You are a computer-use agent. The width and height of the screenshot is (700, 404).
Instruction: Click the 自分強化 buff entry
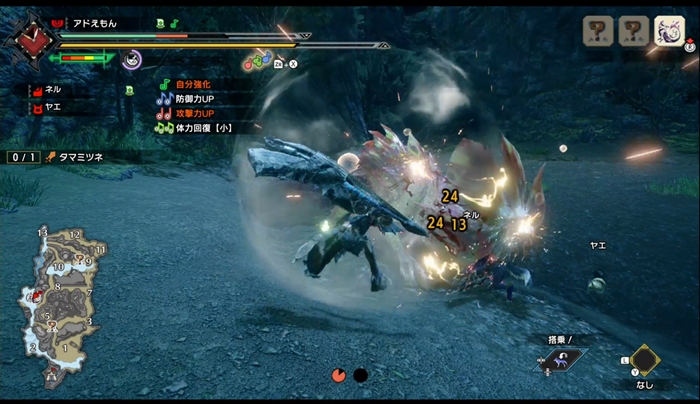click(194, 85)
